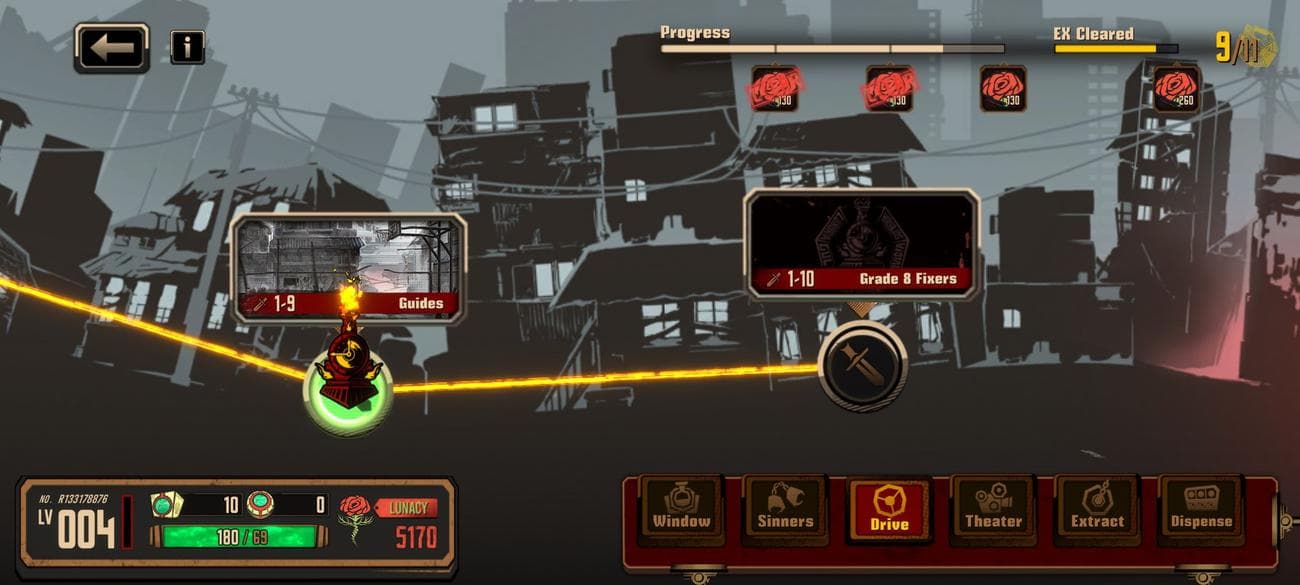Click the green train node for stage 1-9
This screenshot has height=585, width=1300.
click(x=348, y=392)
